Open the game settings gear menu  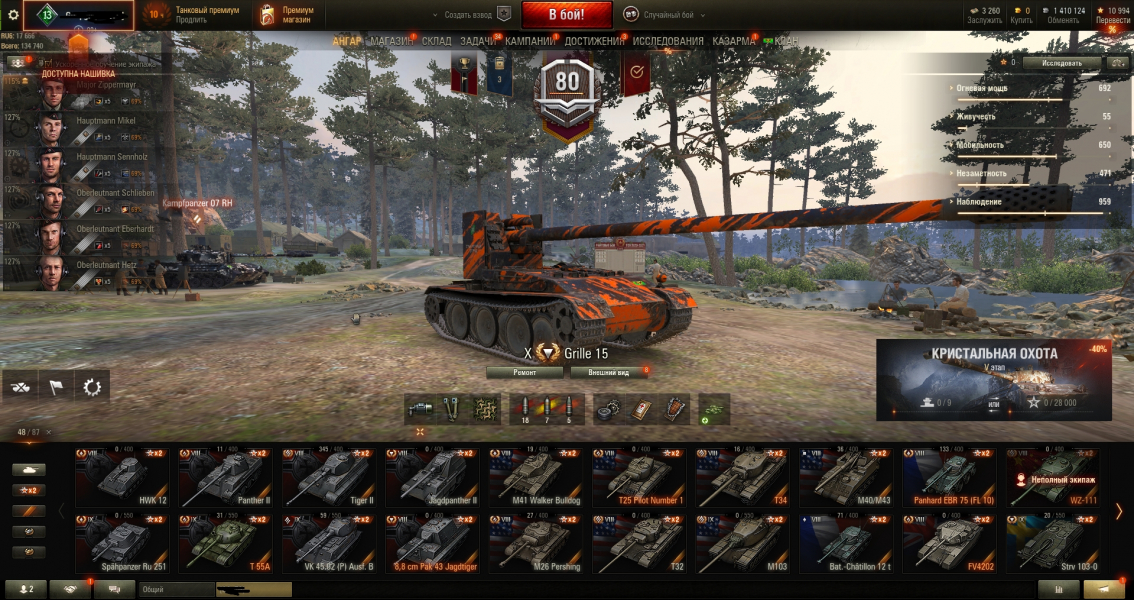coord(13,15)
